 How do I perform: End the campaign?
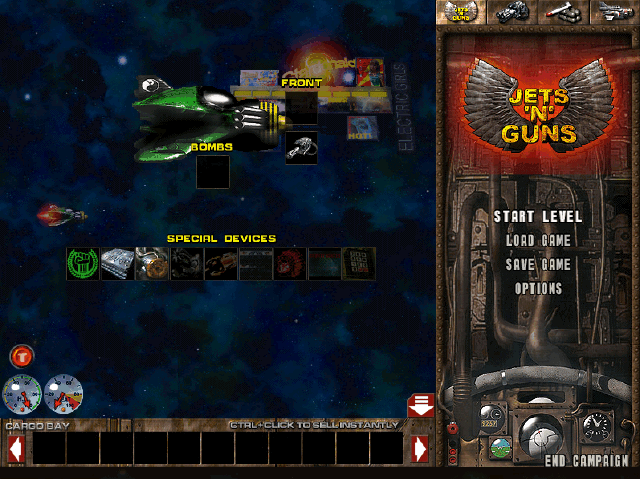[x=586, y=461]
